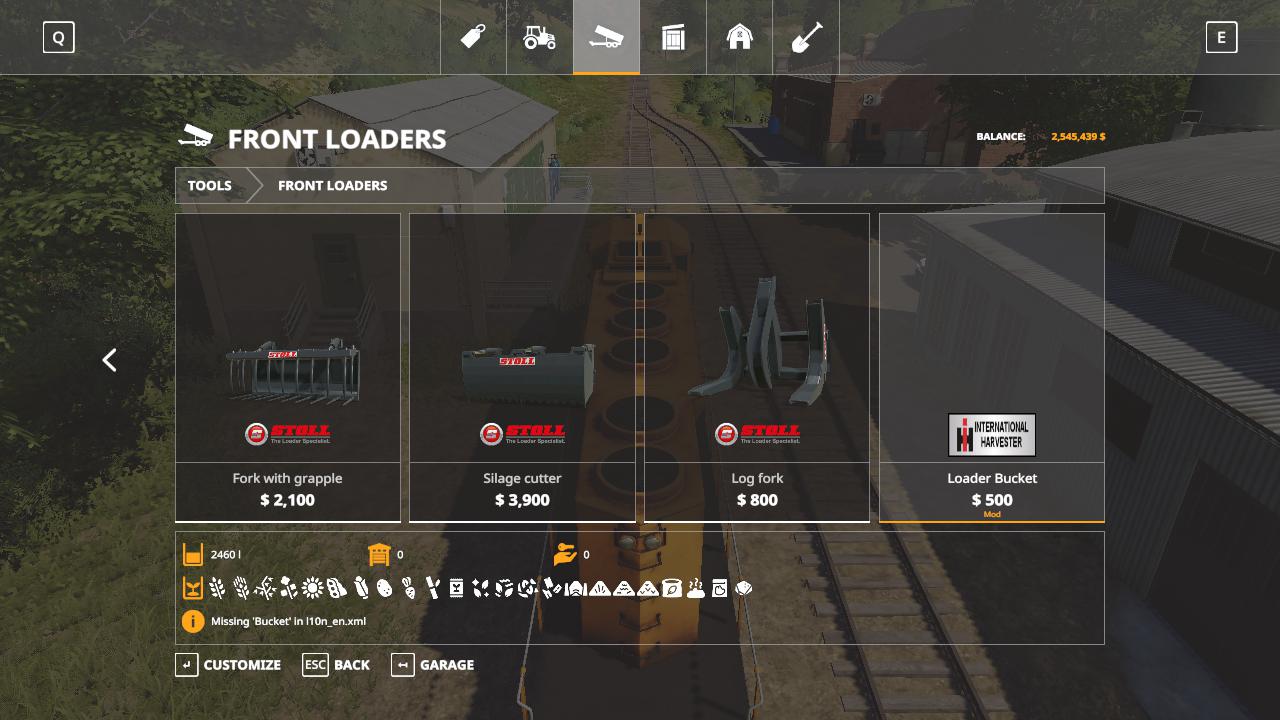The height and width of the screenshot is (720, 1280).
Task: Switch to the shovel landscaping tab
Action: pos(806,37)
